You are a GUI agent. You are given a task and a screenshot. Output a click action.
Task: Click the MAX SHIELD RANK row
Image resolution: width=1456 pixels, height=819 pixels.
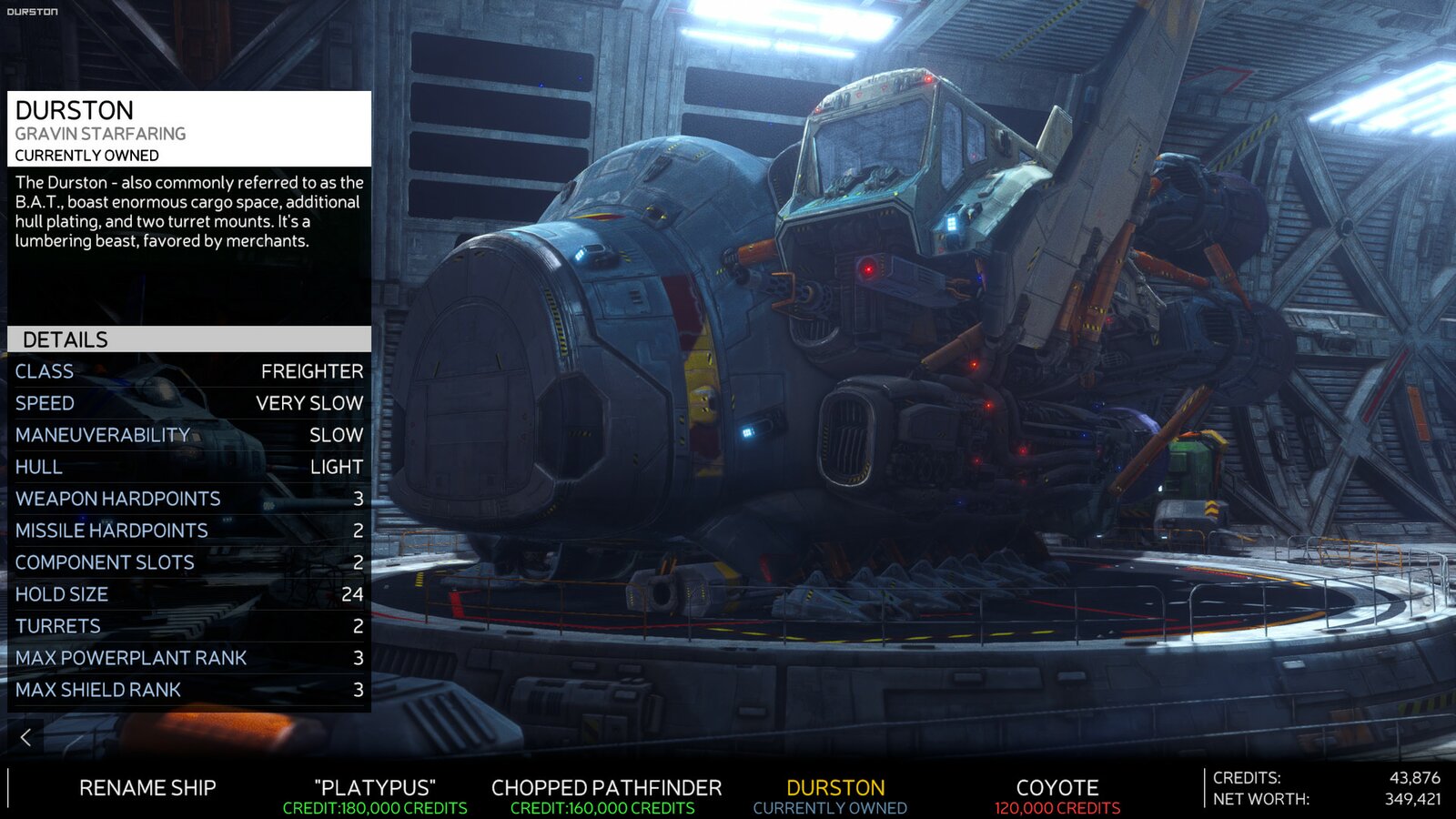[x=182, y=690]
